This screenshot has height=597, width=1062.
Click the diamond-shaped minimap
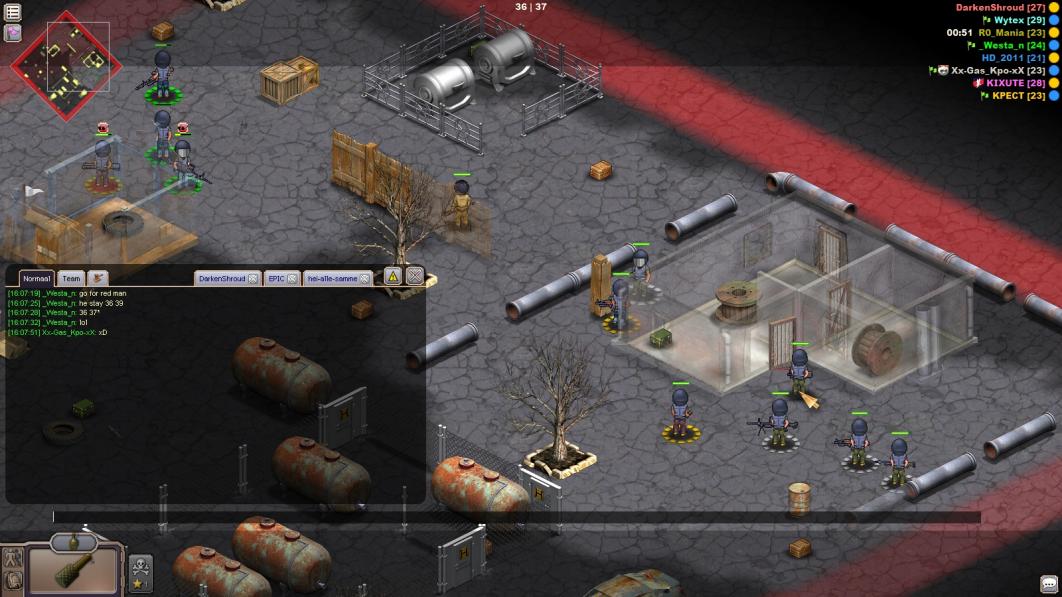(x=66, y=65)
